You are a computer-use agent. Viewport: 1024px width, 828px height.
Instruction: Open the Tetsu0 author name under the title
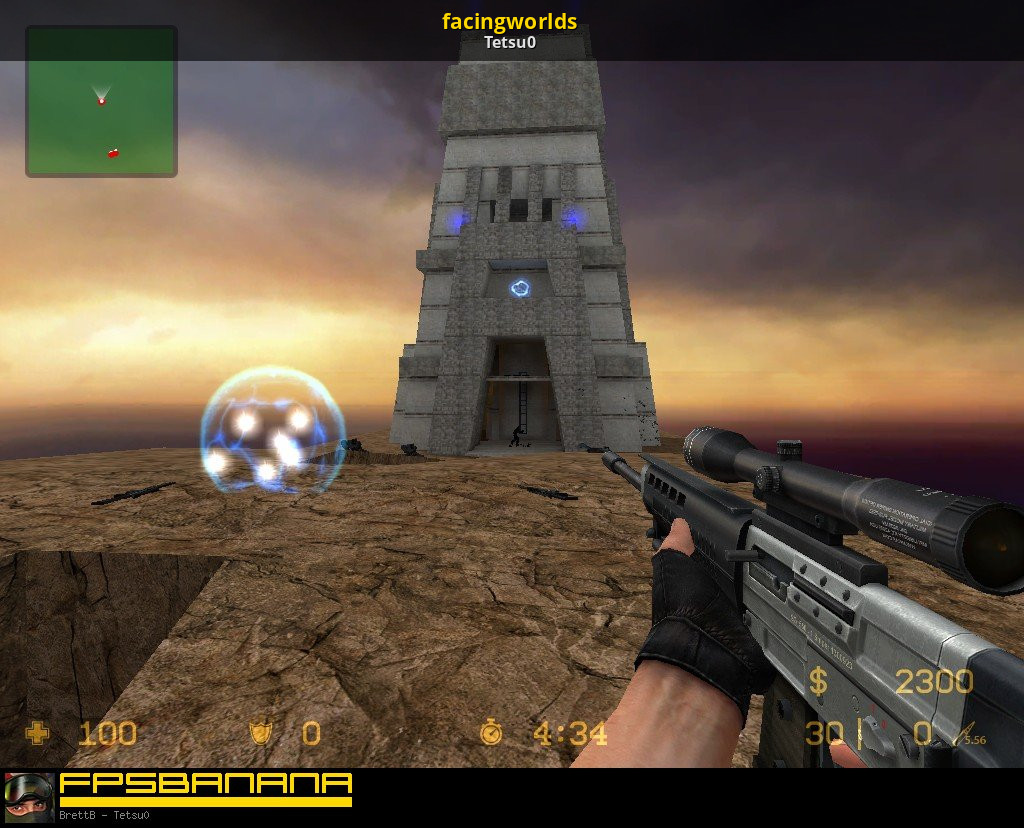pos(510,43)
